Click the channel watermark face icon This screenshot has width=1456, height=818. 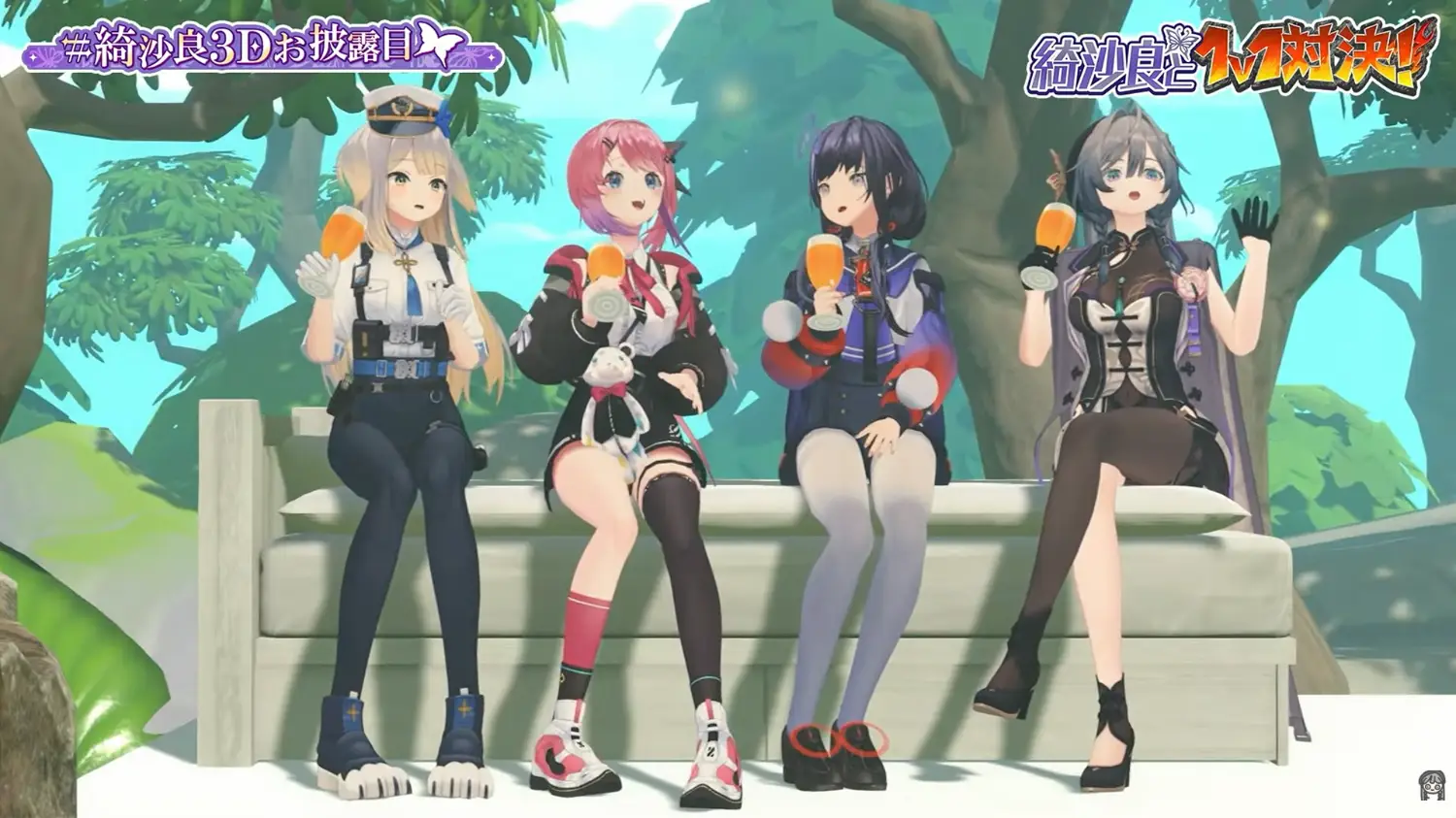click(x=1432, y=785)
